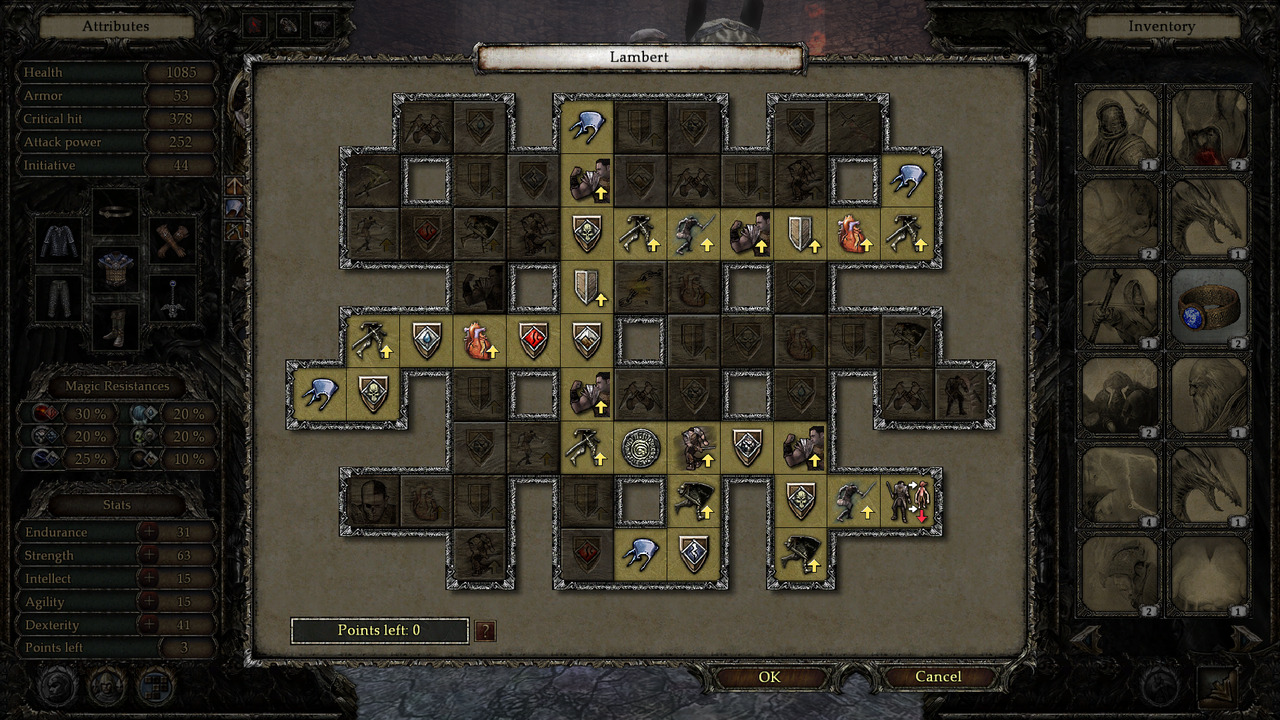Click the equipped chest armor slot

click(x=115, y=271)
